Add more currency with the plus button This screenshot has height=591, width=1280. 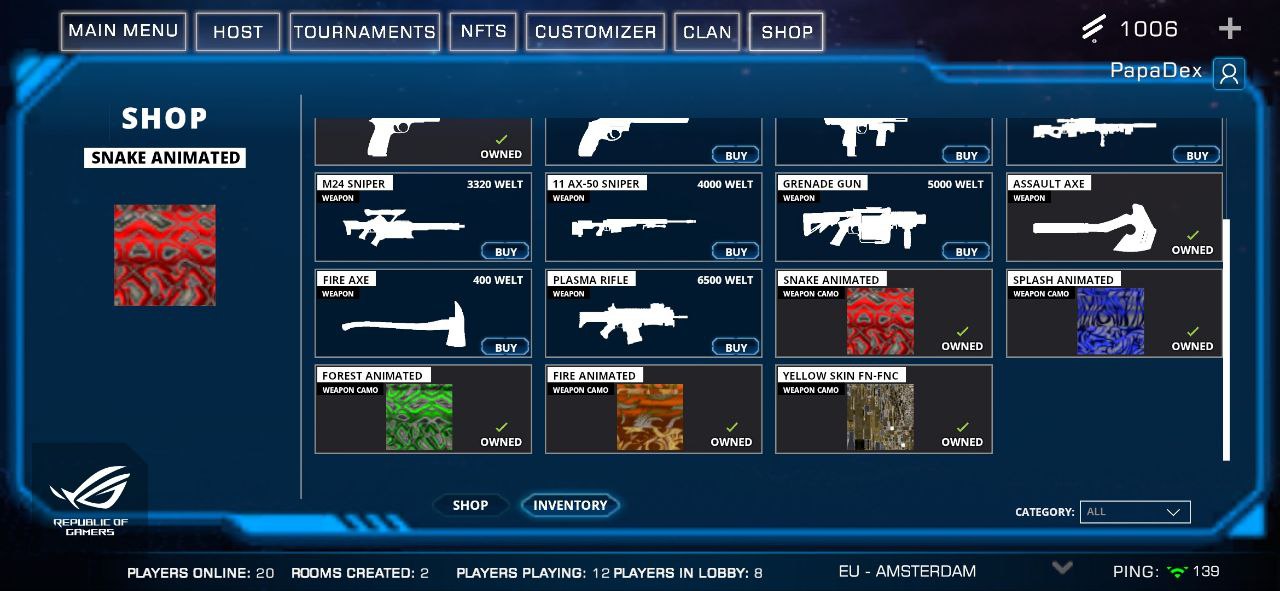(x=1229, y=29)
